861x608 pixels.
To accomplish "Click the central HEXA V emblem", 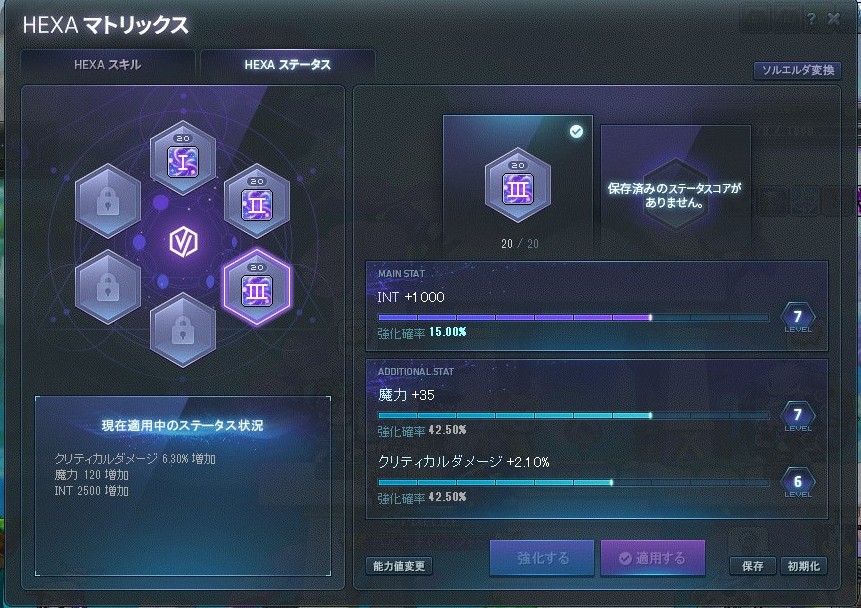I will (182, 240).
